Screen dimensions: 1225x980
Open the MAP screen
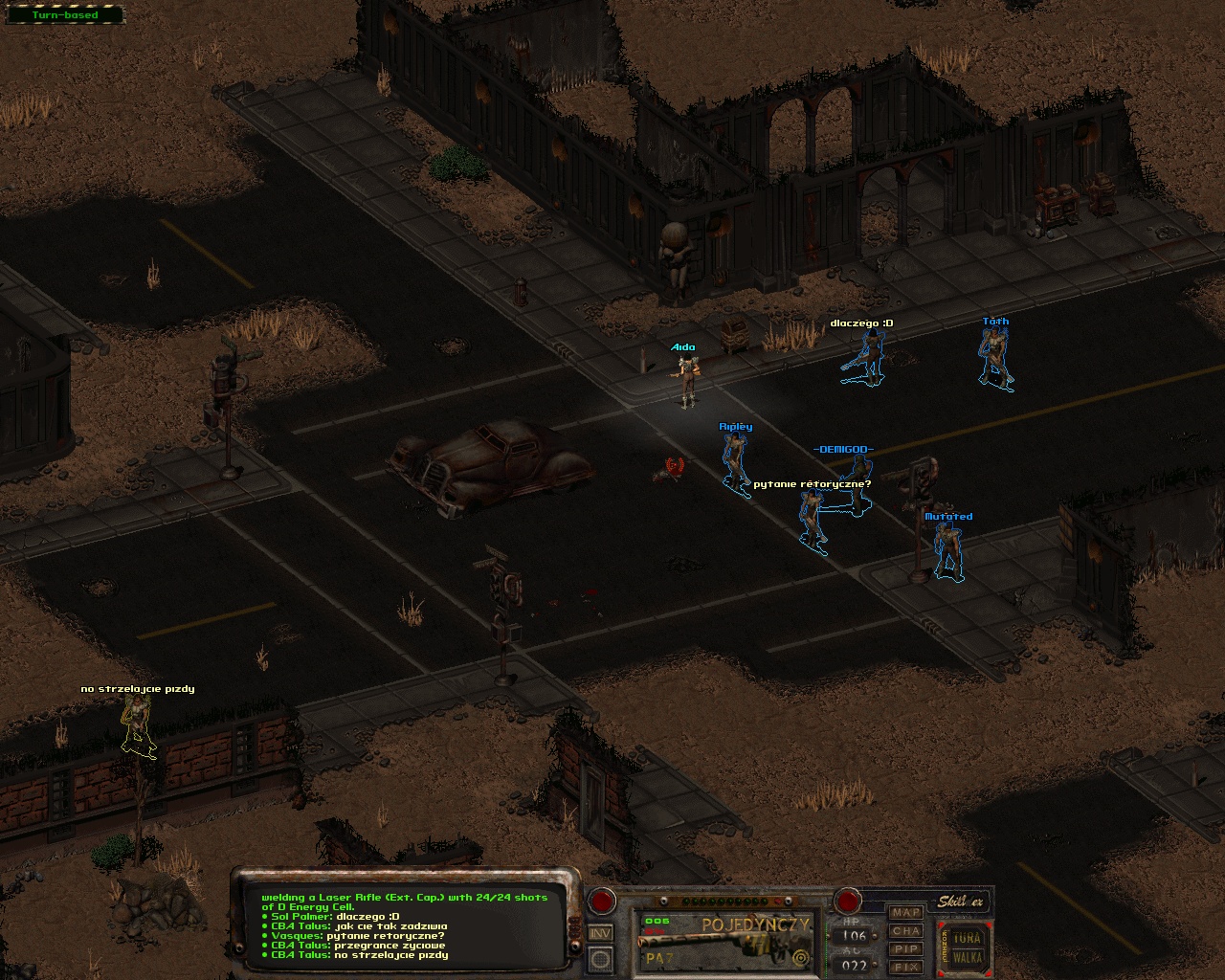[905, 912]
